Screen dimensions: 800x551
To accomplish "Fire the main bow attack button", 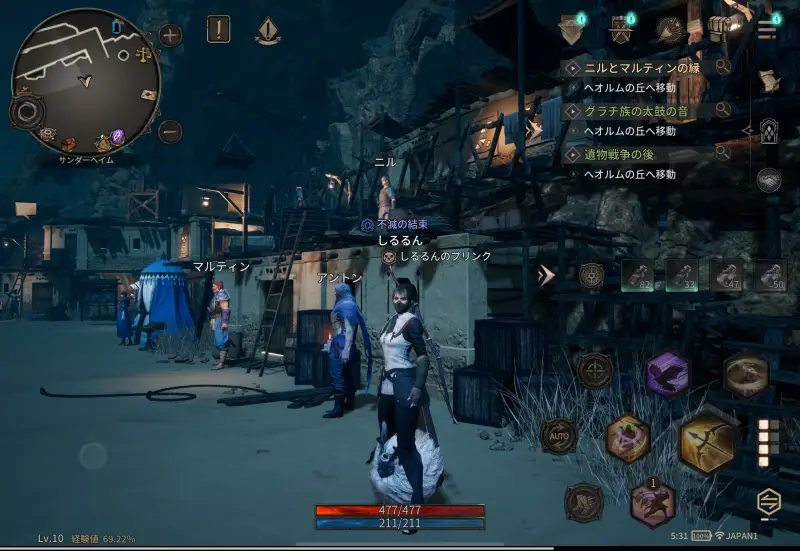I will [x=707, y=440].
